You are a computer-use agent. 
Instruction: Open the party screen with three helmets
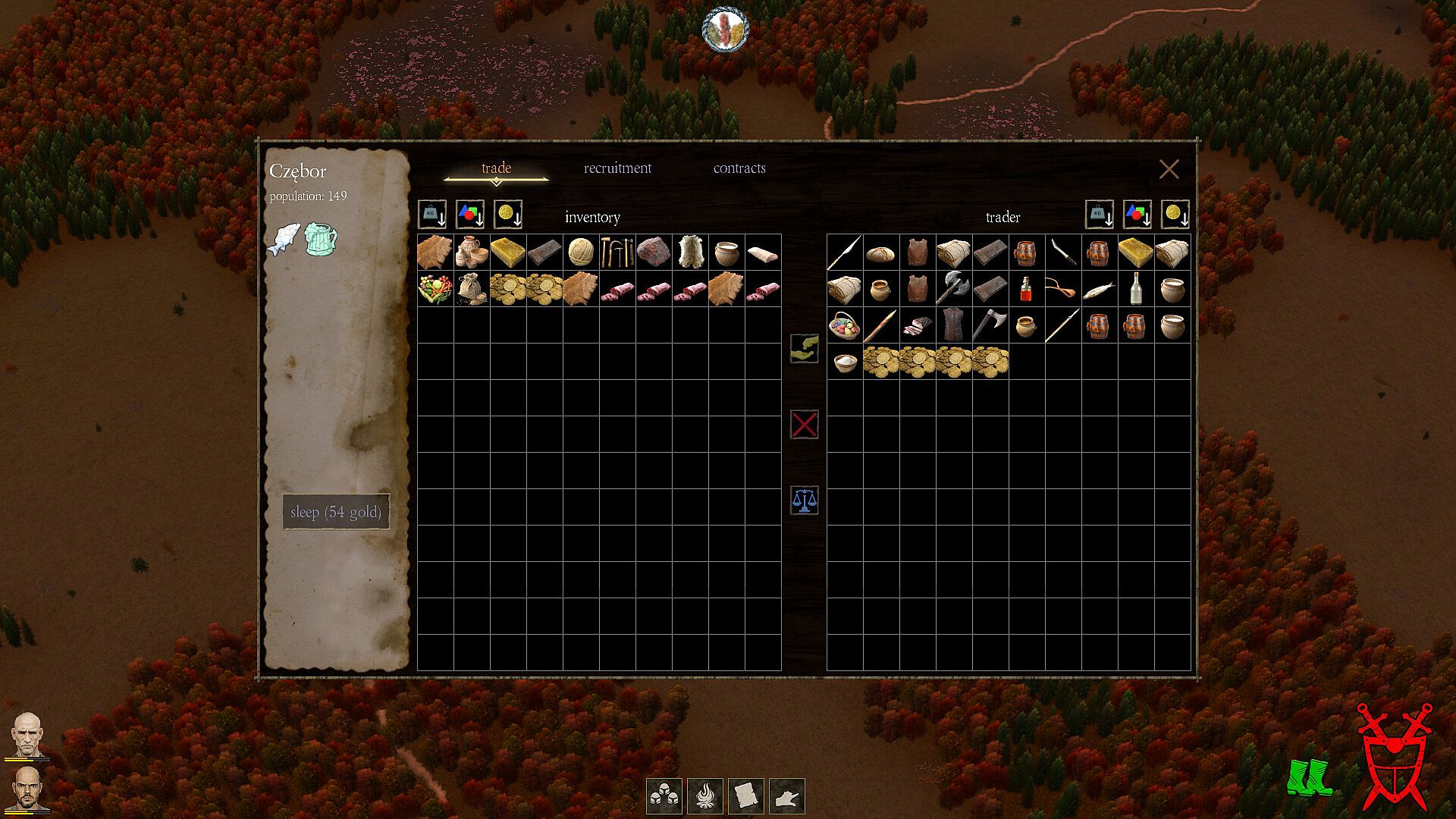point(664,796)
